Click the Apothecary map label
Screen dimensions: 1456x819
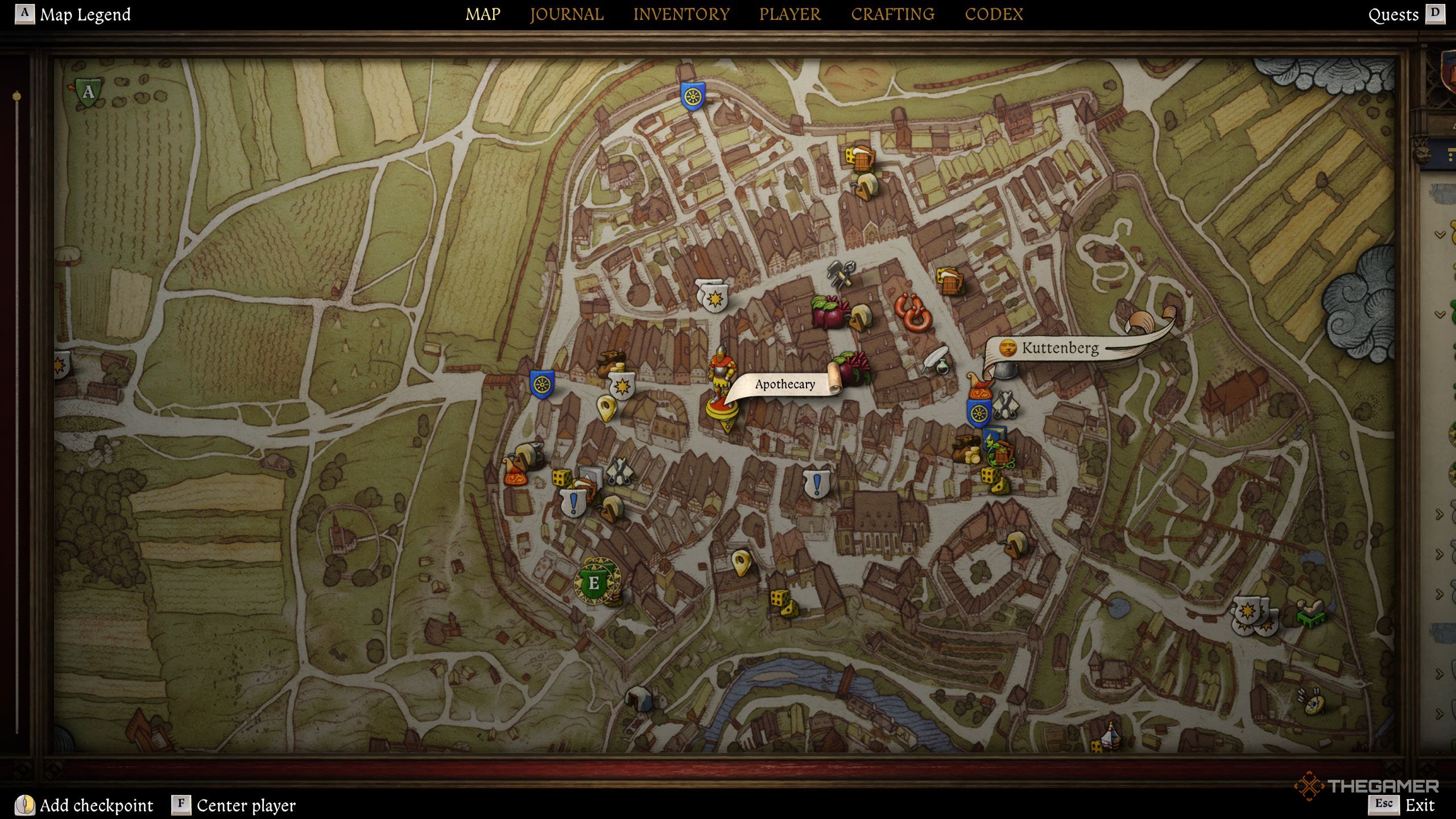[785, 384]
